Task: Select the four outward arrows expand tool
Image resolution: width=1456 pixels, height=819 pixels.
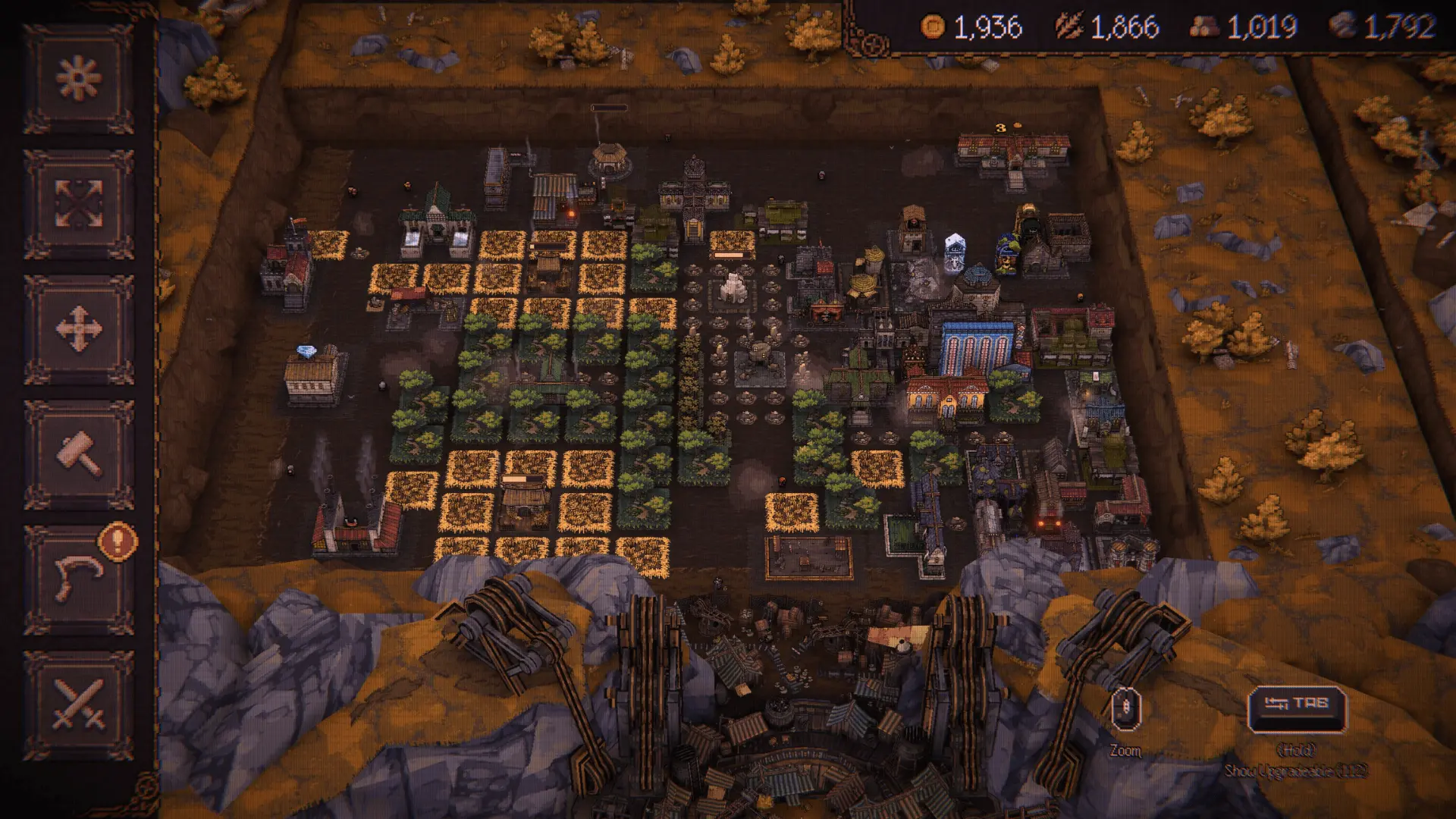Action: 79,203
